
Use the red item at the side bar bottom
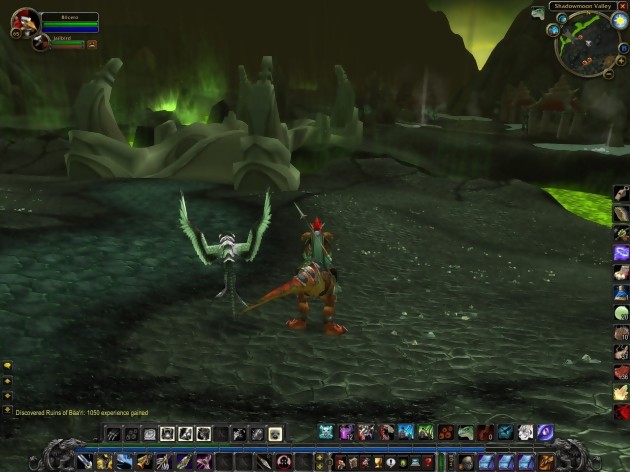[621, 412]
